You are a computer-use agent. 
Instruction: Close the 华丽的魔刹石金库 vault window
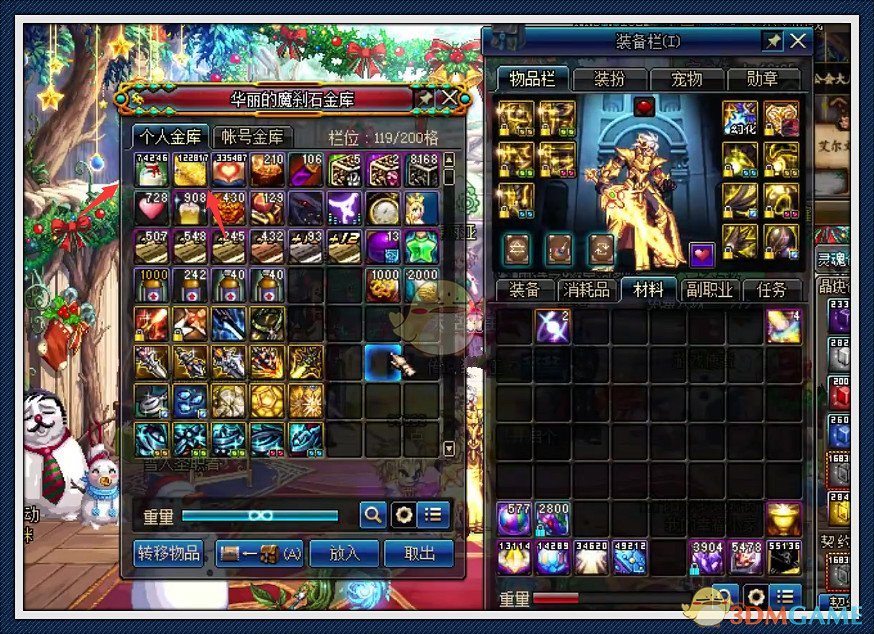[449, 98]
